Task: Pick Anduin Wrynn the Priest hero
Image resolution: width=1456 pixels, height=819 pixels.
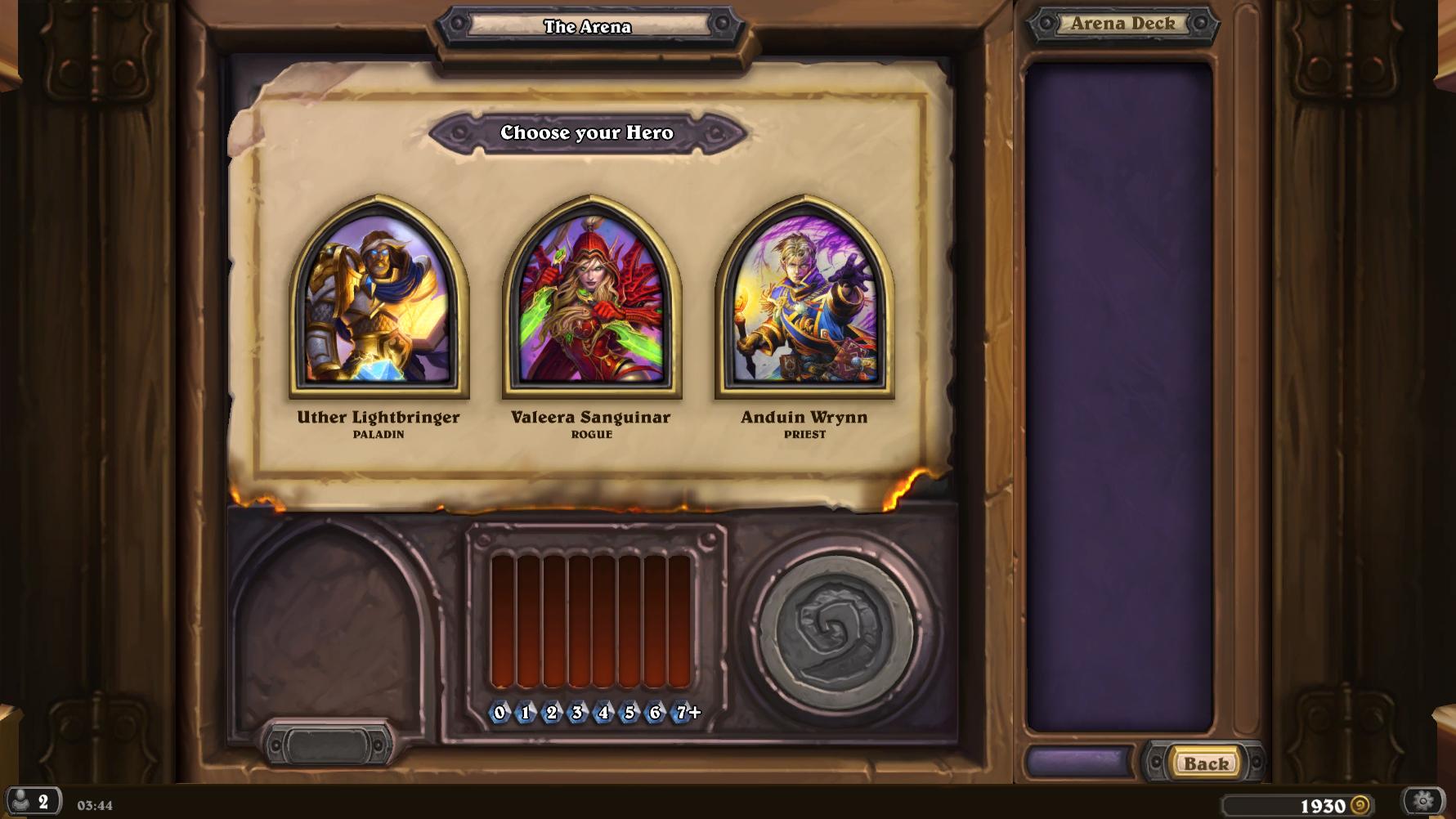Action: (x=804, y=298)
